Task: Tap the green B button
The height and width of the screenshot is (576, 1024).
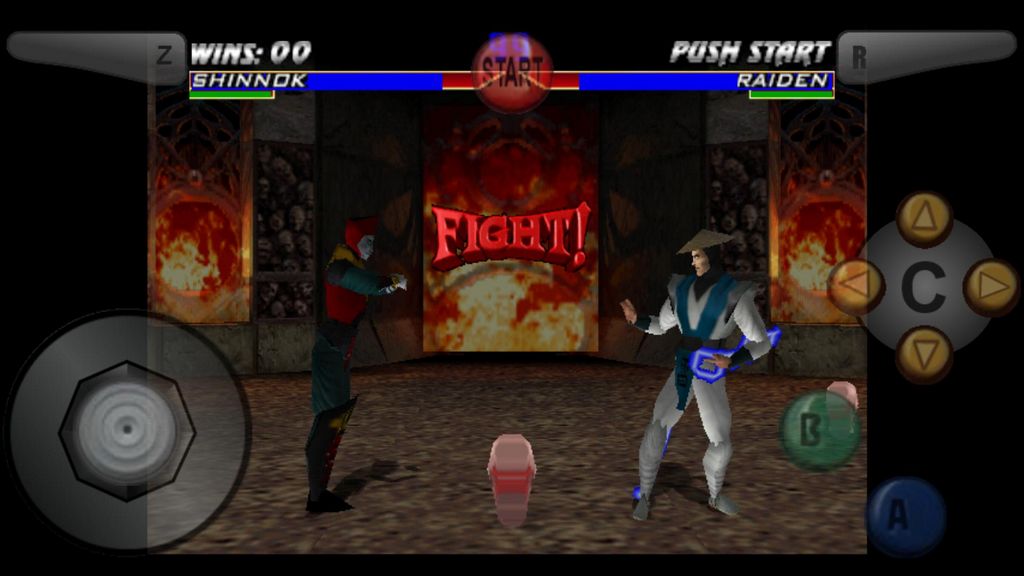Action: click(x=819, y=431)
